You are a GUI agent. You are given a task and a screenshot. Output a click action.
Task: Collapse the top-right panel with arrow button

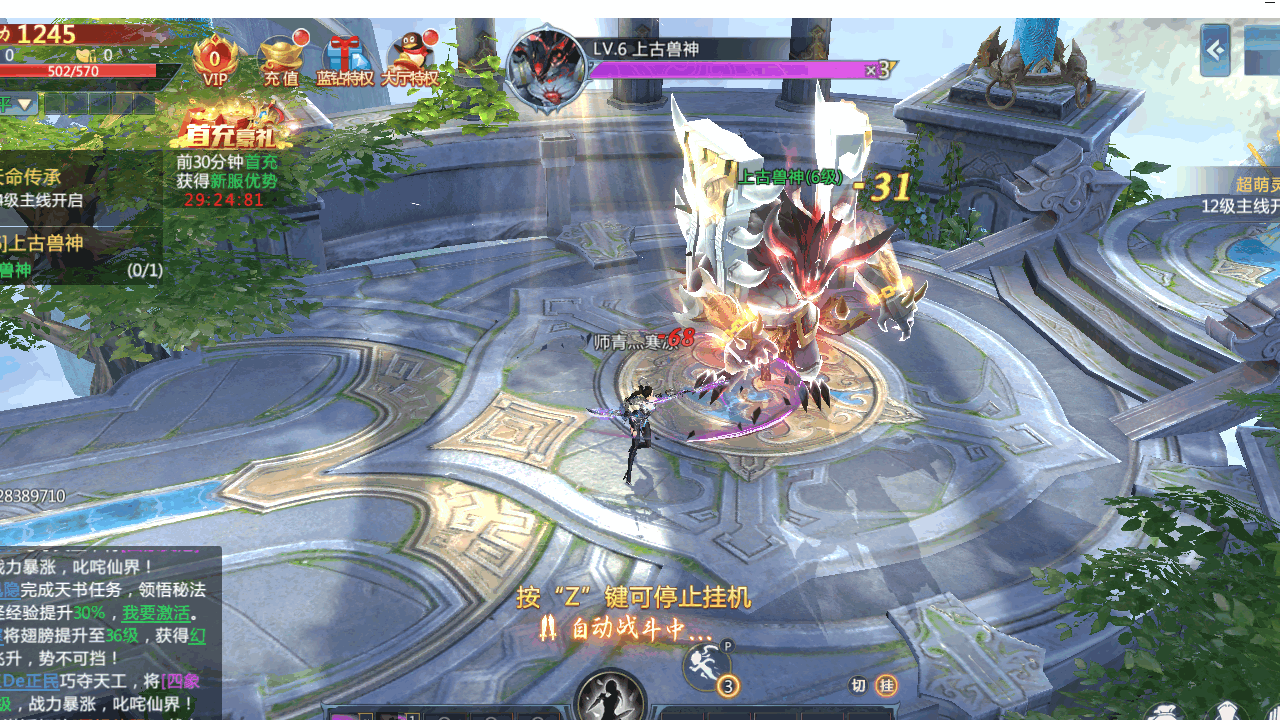pyautogui.click(x=1215, y=50)
